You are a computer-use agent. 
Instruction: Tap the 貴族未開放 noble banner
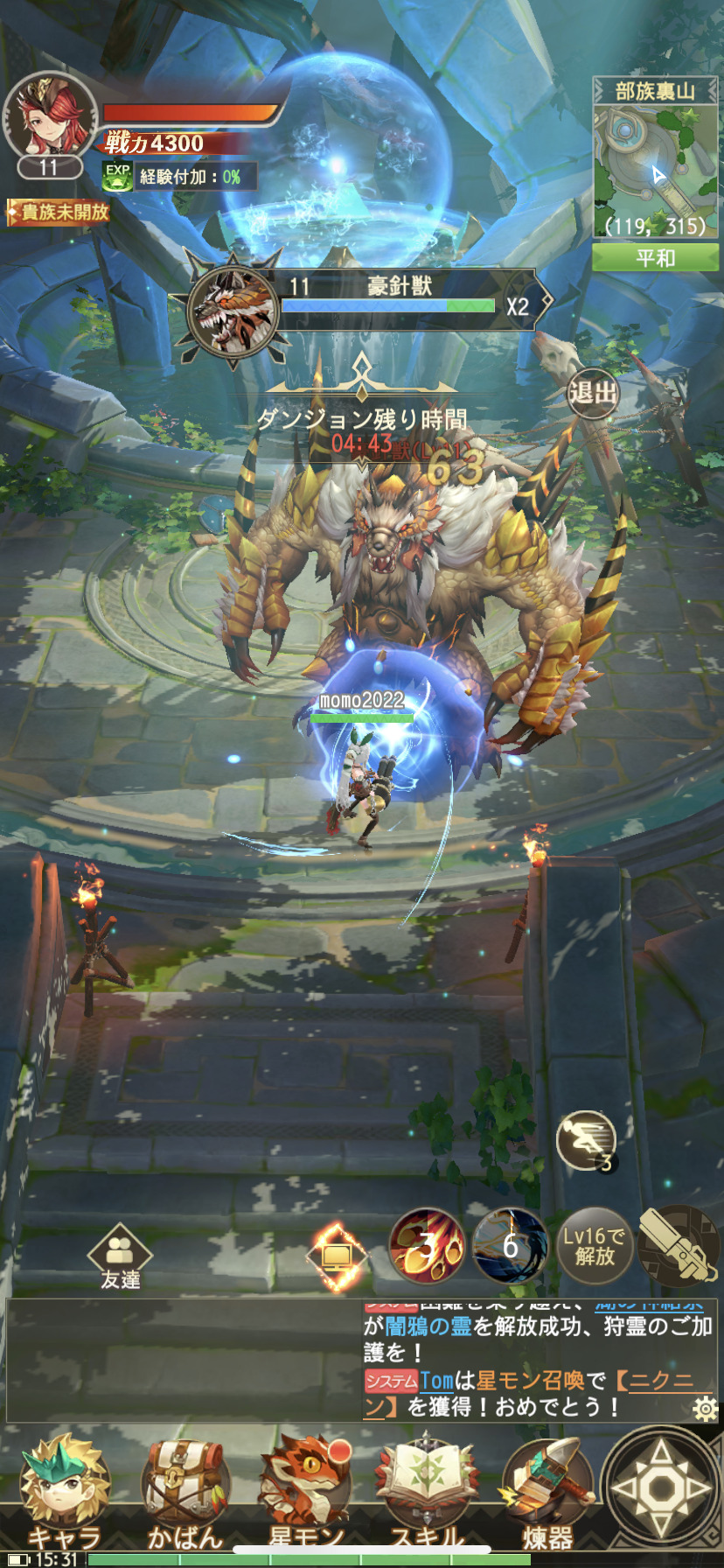coord(59,212)
